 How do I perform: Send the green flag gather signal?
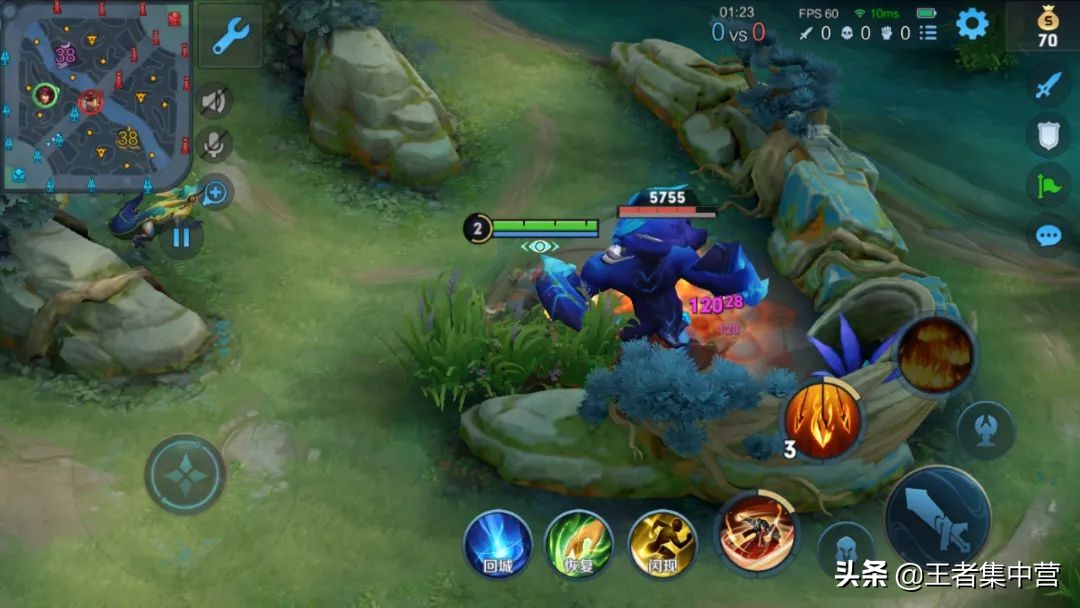click(x=1047, y=184)
